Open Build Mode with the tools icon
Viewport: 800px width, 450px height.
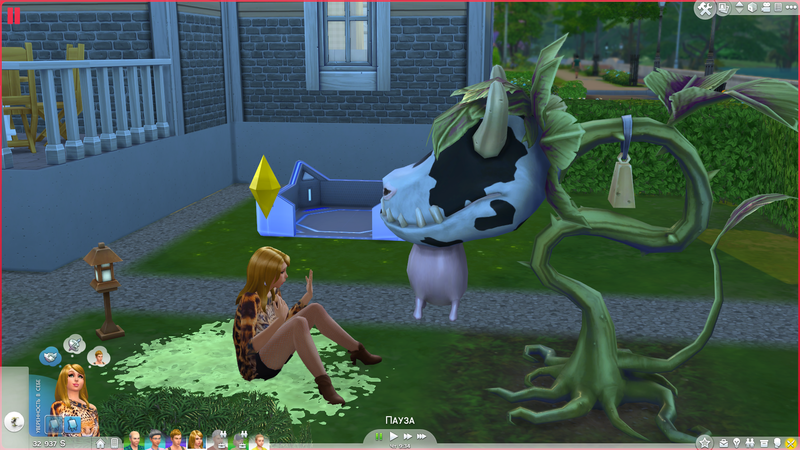coord(706,9)
